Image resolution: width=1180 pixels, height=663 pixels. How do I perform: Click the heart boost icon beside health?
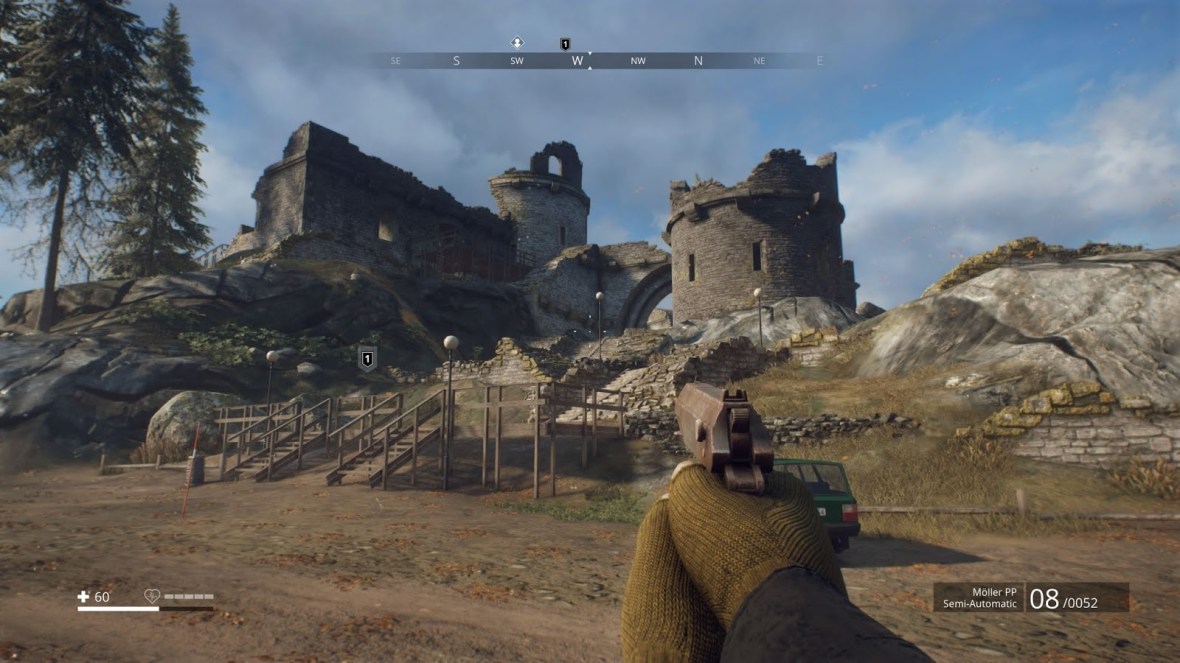pos(152,597)
